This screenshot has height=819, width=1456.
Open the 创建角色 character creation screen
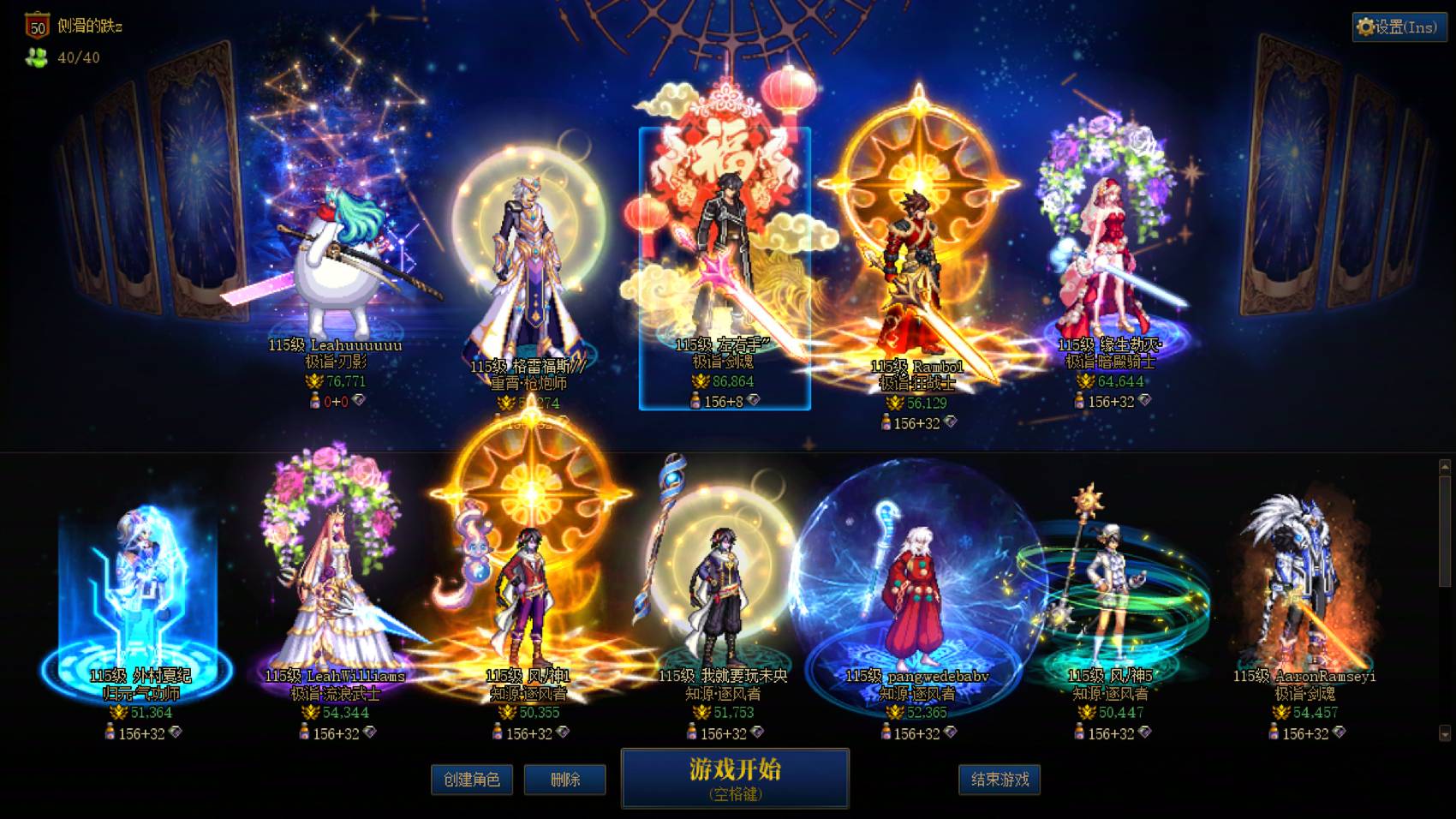tap(471, 780)
